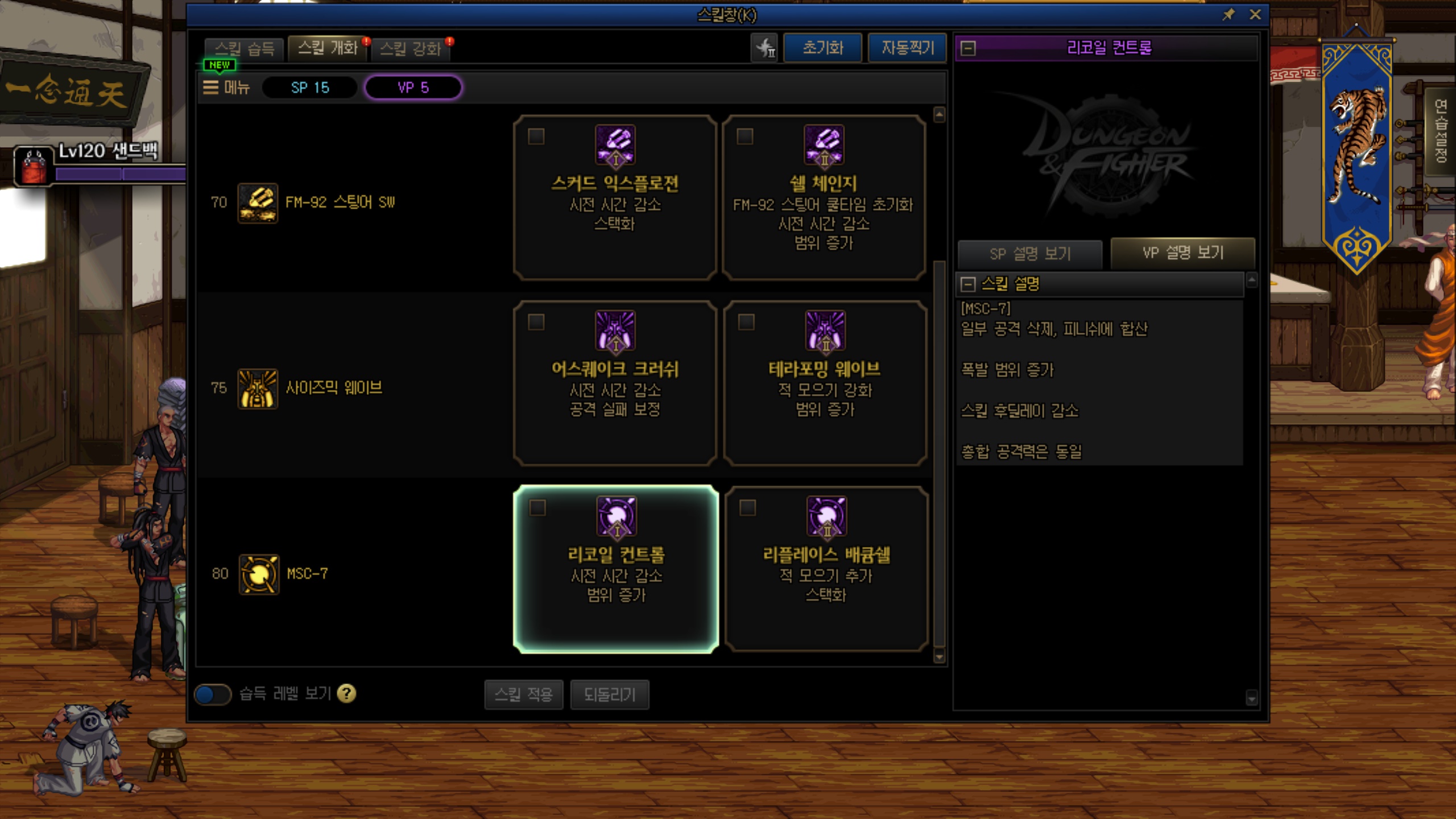Click the MSC-7 skill icon

pos(259,574)
